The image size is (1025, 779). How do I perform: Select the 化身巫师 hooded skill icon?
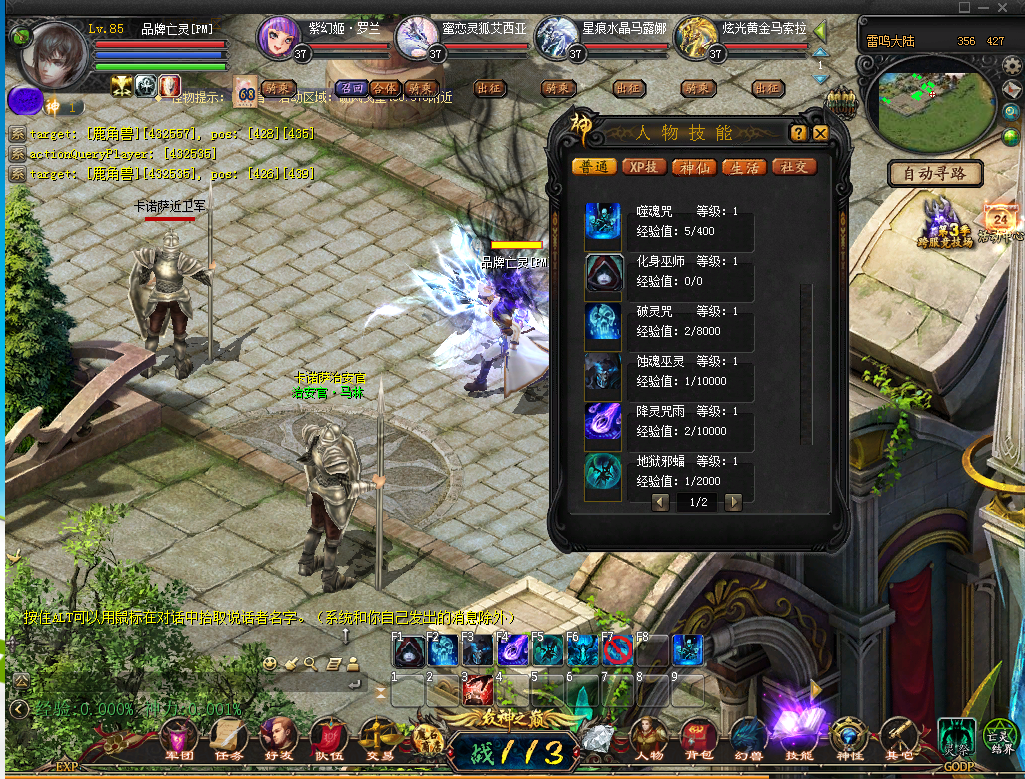(604, 272)
